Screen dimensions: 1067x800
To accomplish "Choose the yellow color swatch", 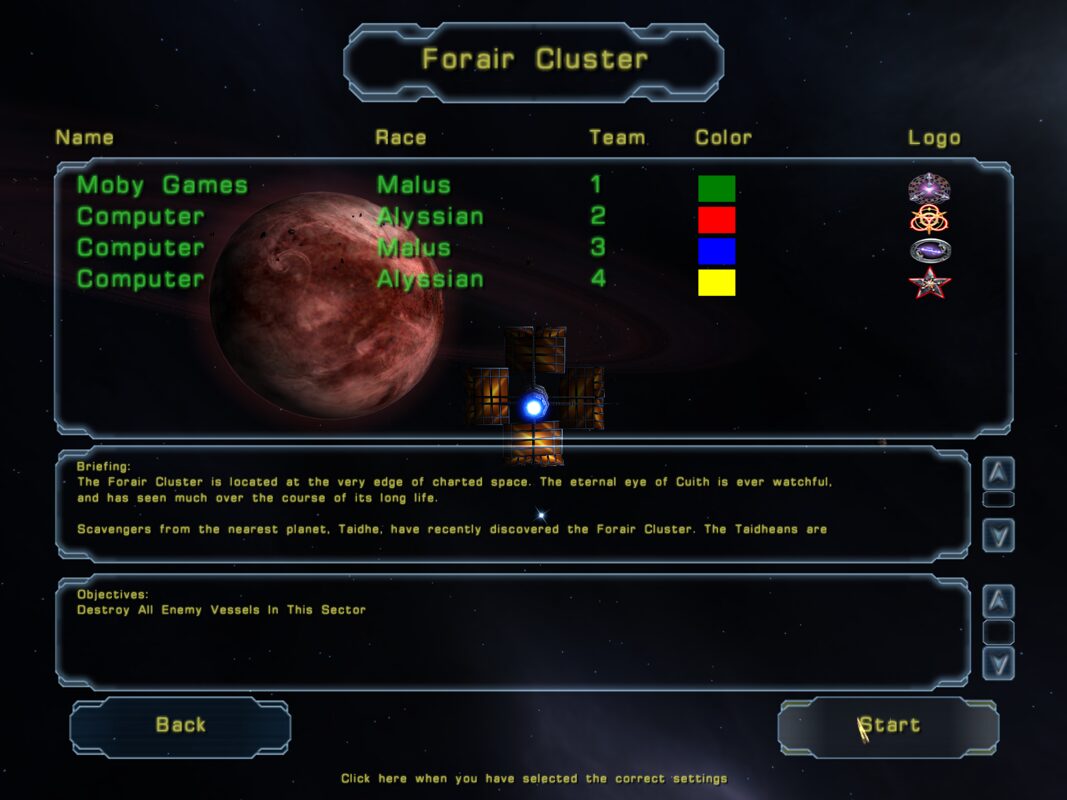I will (716, 282).
